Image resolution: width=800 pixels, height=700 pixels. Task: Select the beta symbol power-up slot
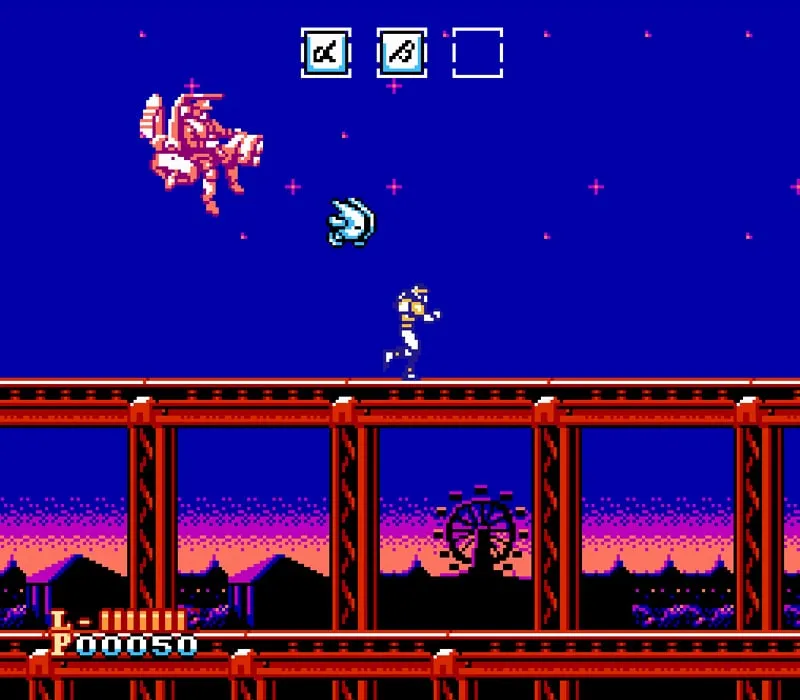coord(402,53)
